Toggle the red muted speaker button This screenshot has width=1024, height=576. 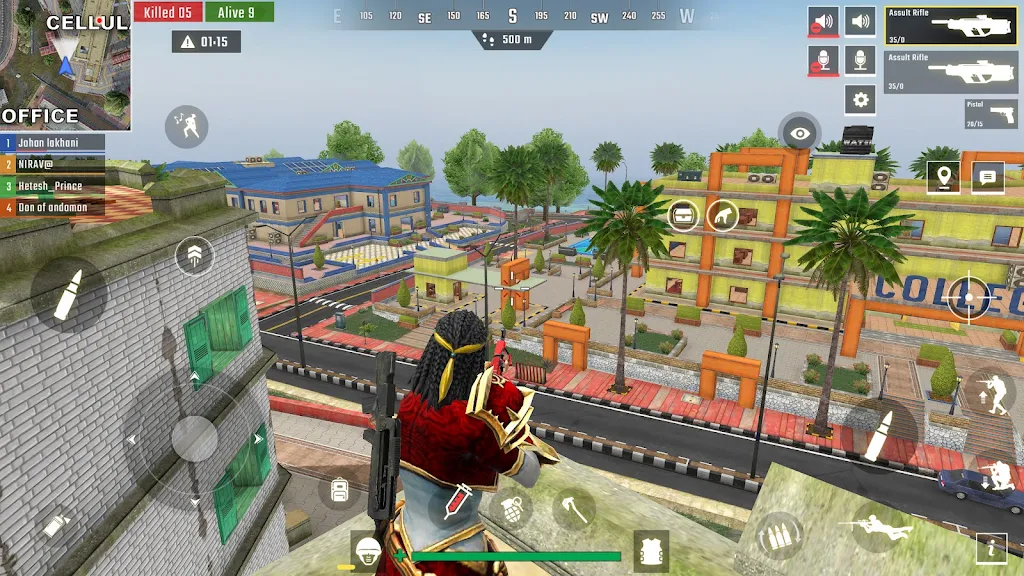click(x=823, y=22)
